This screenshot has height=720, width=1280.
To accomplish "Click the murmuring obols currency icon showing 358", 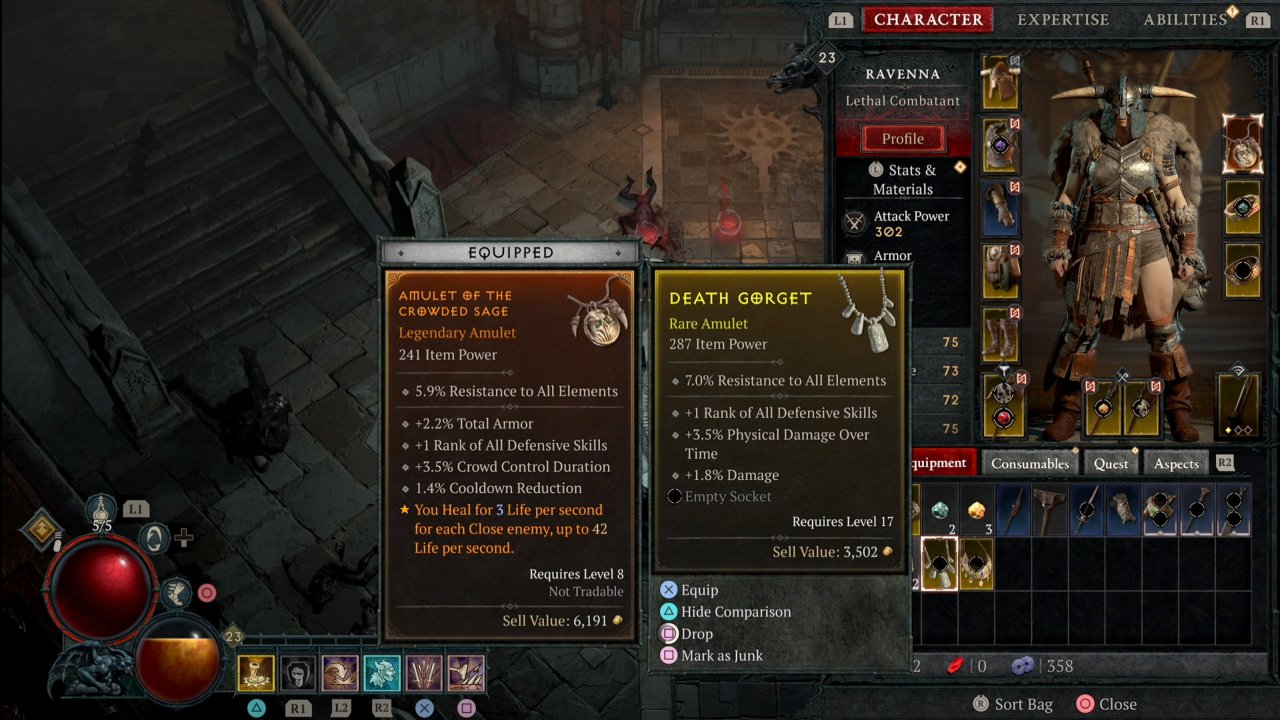I will (1022, 665).
